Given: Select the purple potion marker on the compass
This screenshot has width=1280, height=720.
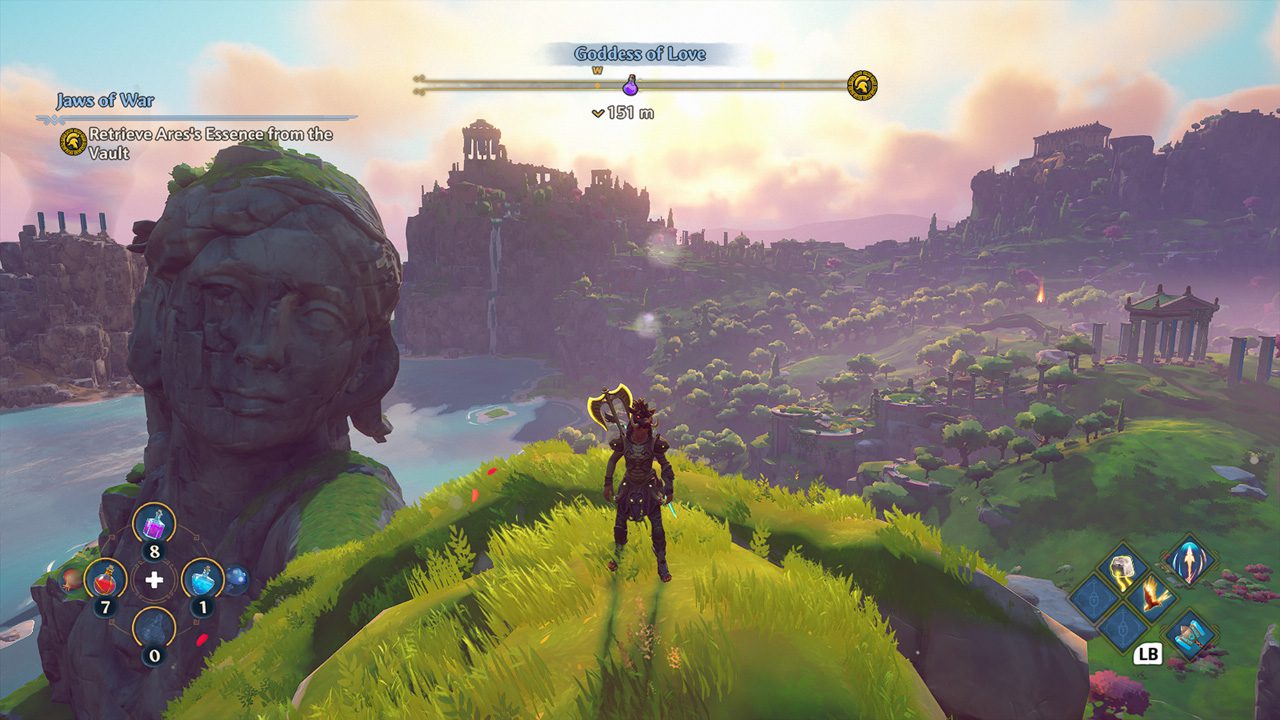Looking at the screenshot, I should tap(630, 85).
